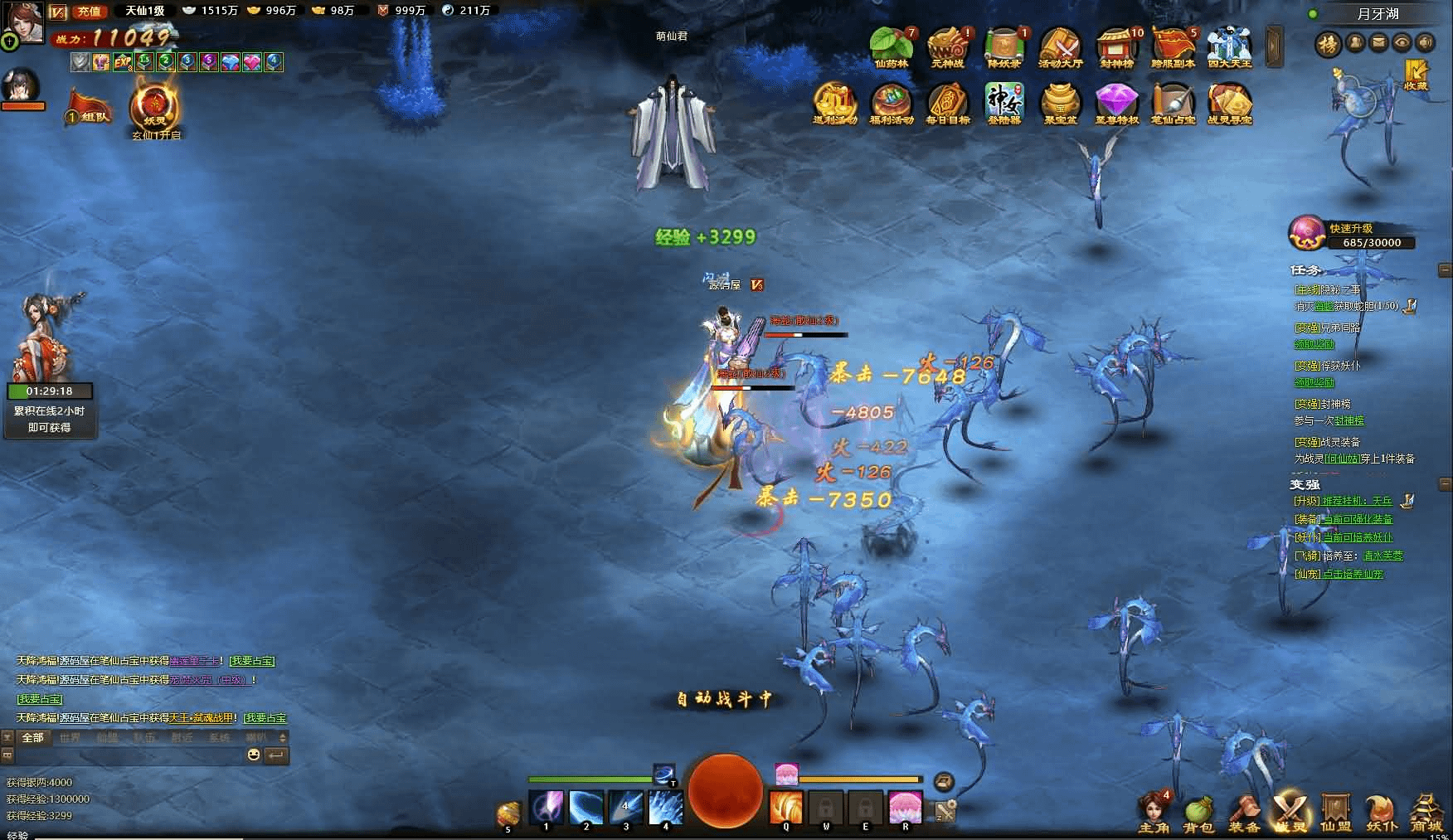This screenshot has height=840, width=1453.
Task: Open the 组队 team flag button
Action: [90, 109]
